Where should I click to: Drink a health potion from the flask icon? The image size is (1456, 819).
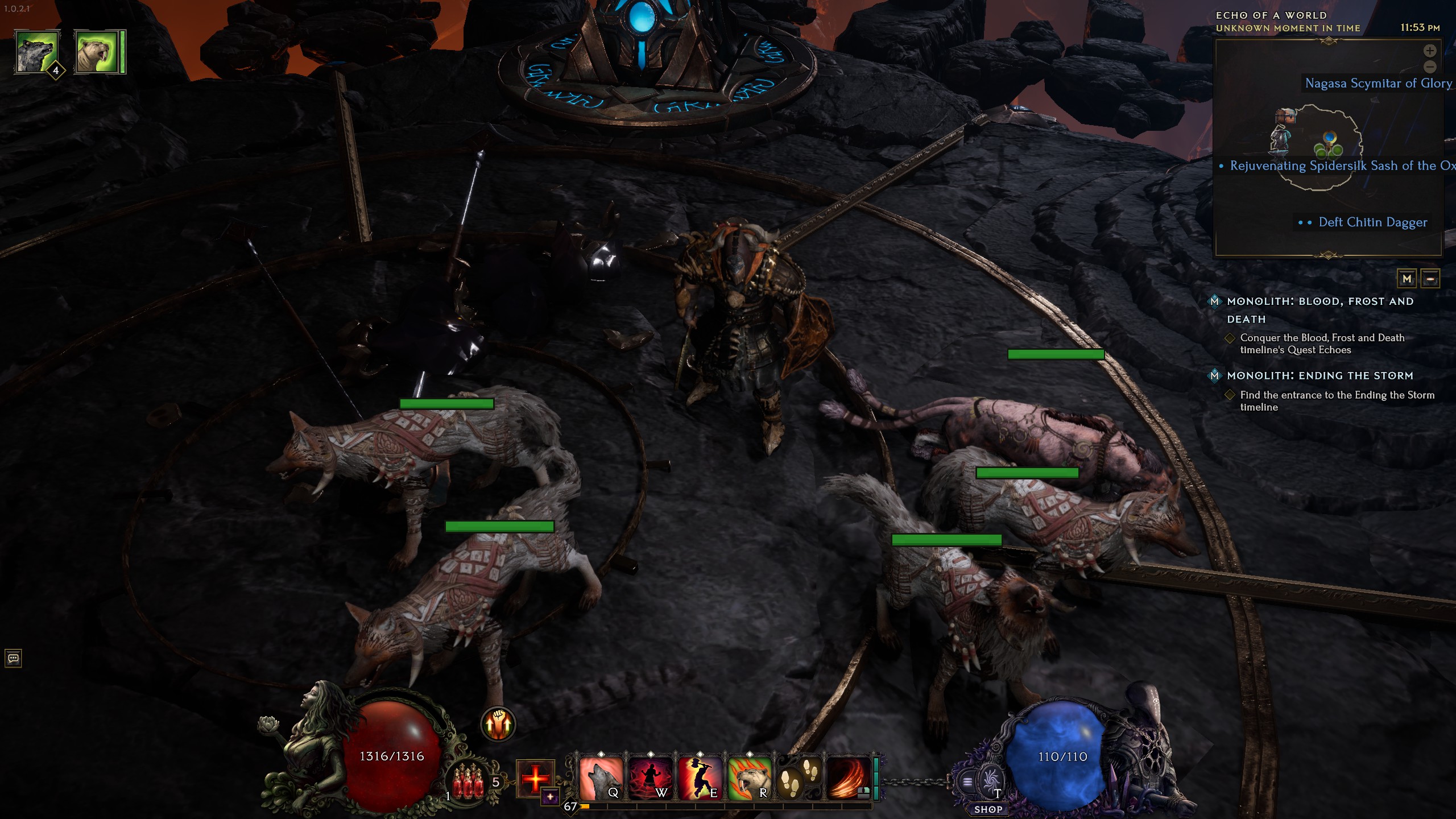tap(469, 781)
